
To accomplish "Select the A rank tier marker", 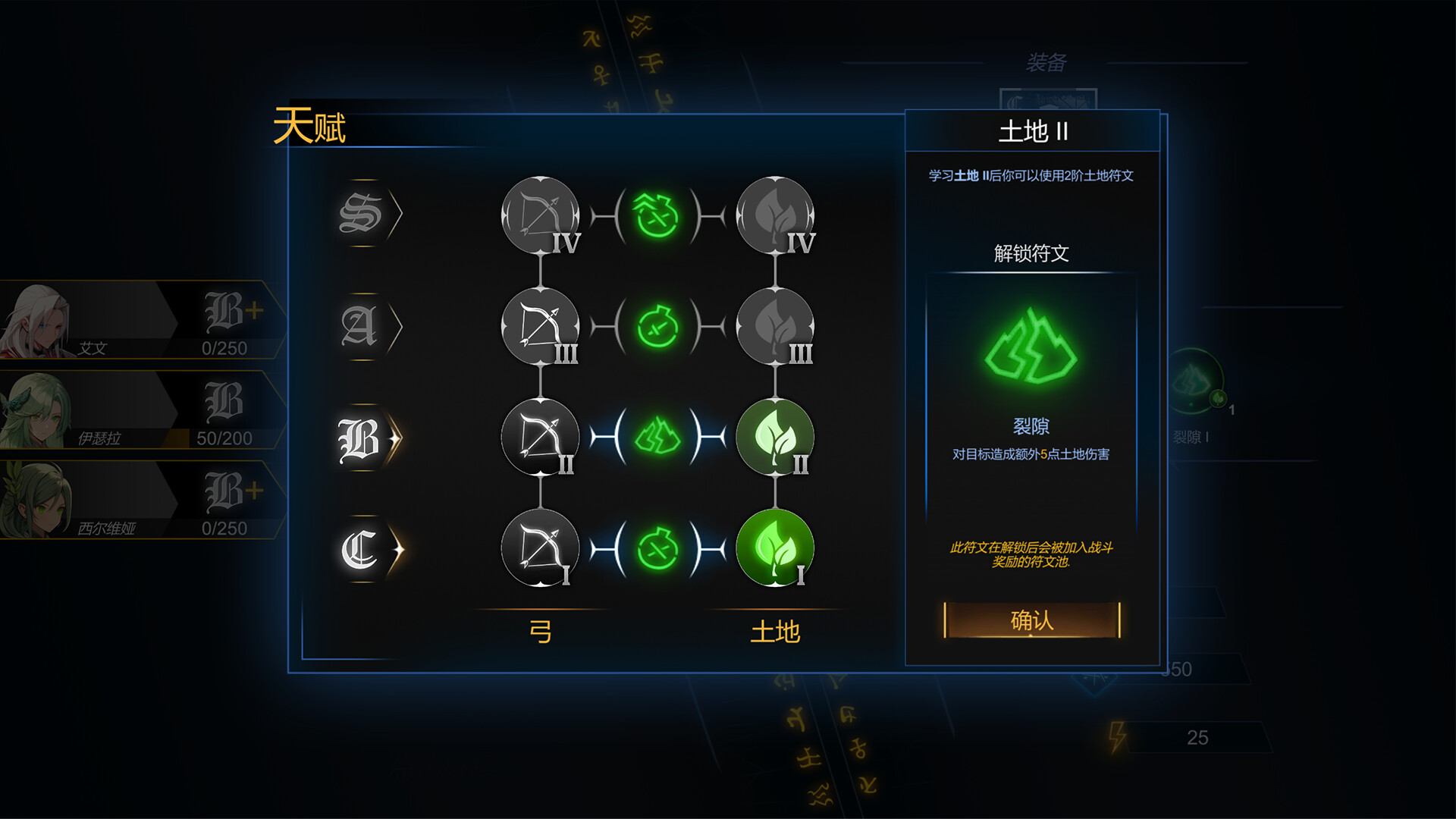I will 360,326.
